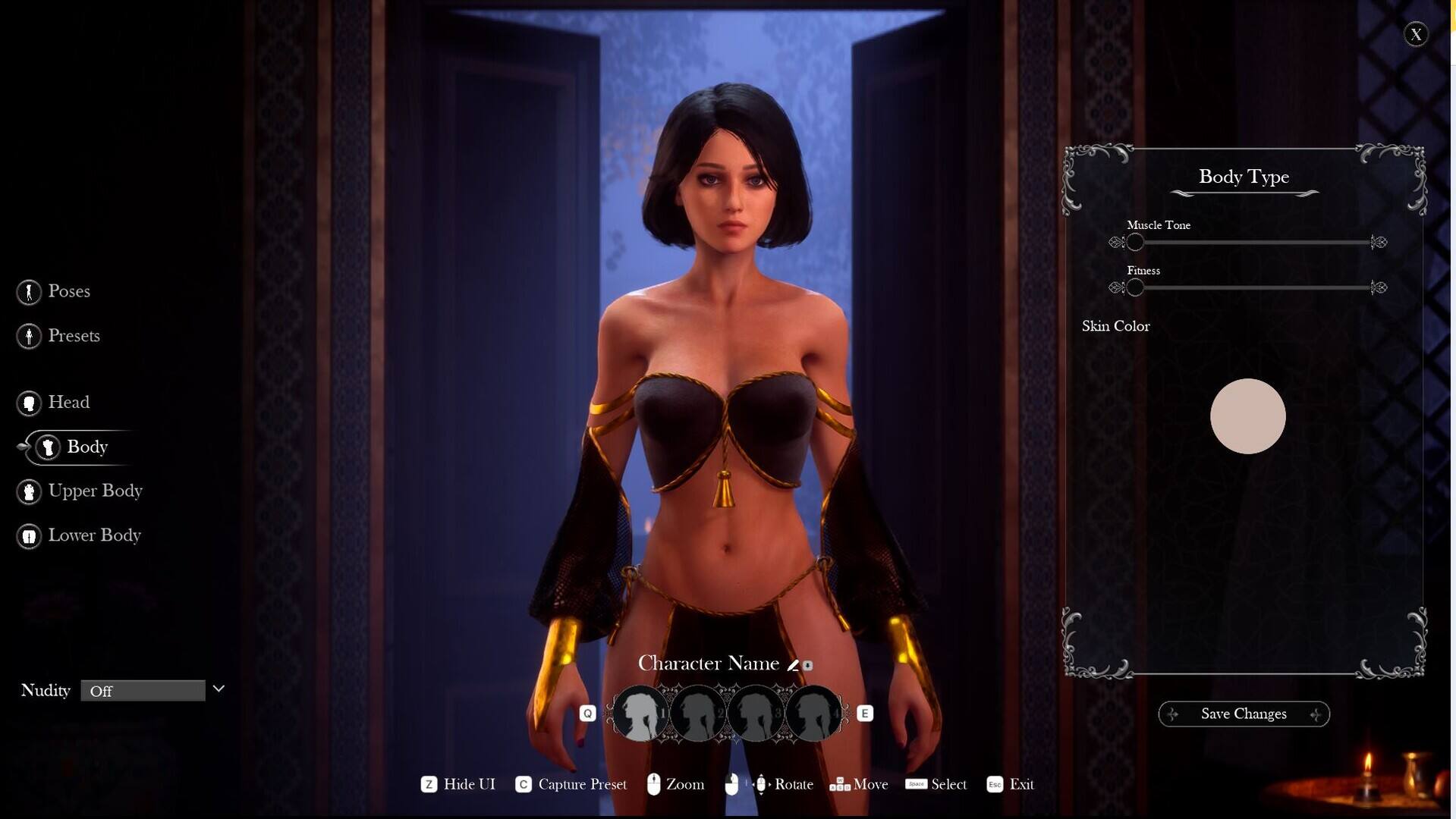Increase Muscle Tone with right arrow
1456x819 pixels.
pyautogui.click(x=1379, y=243)
